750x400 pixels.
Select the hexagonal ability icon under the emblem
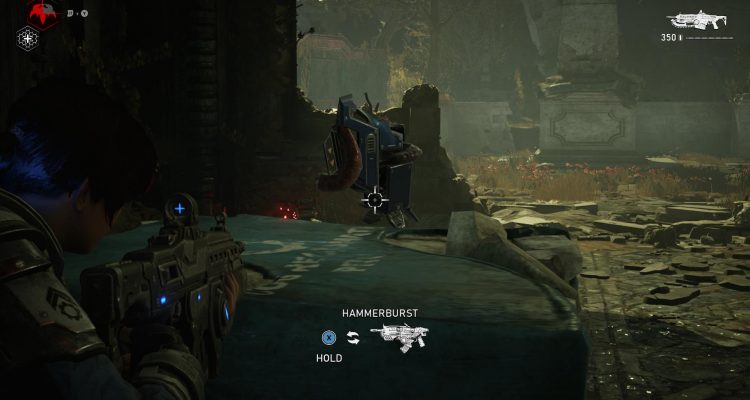click(28, 39)
